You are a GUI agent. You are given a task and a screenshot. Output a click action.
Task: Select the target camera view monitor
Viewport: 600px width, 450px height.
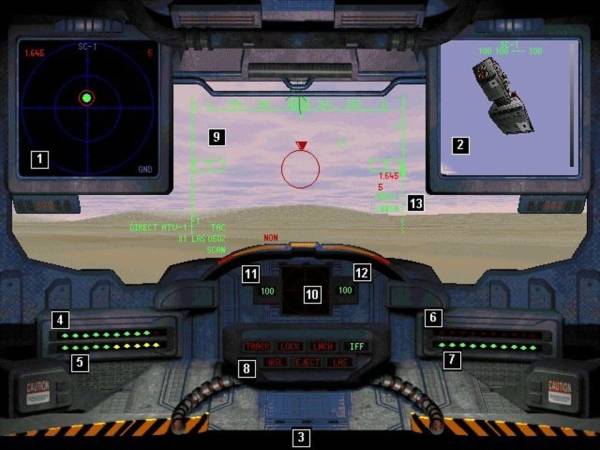[x=505, y=105]
